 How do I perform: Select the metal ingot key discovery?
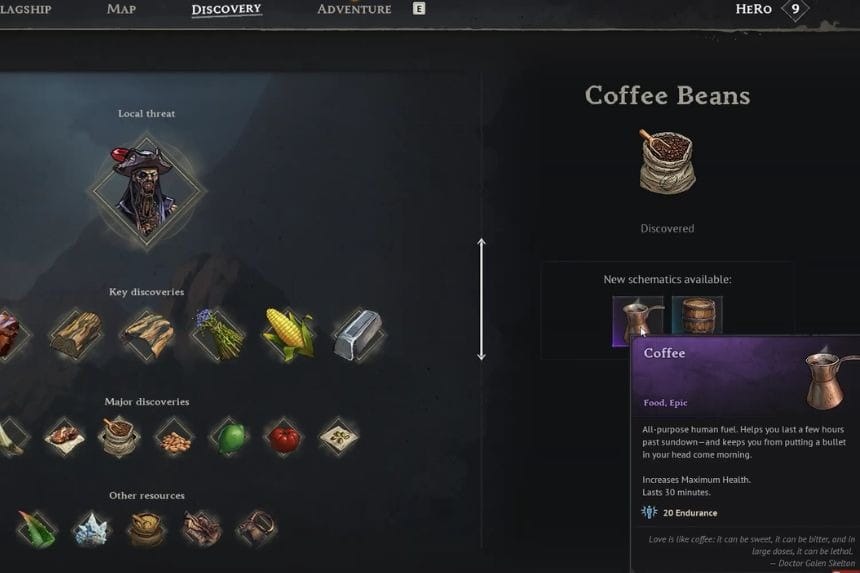click(x=357, y=333)
